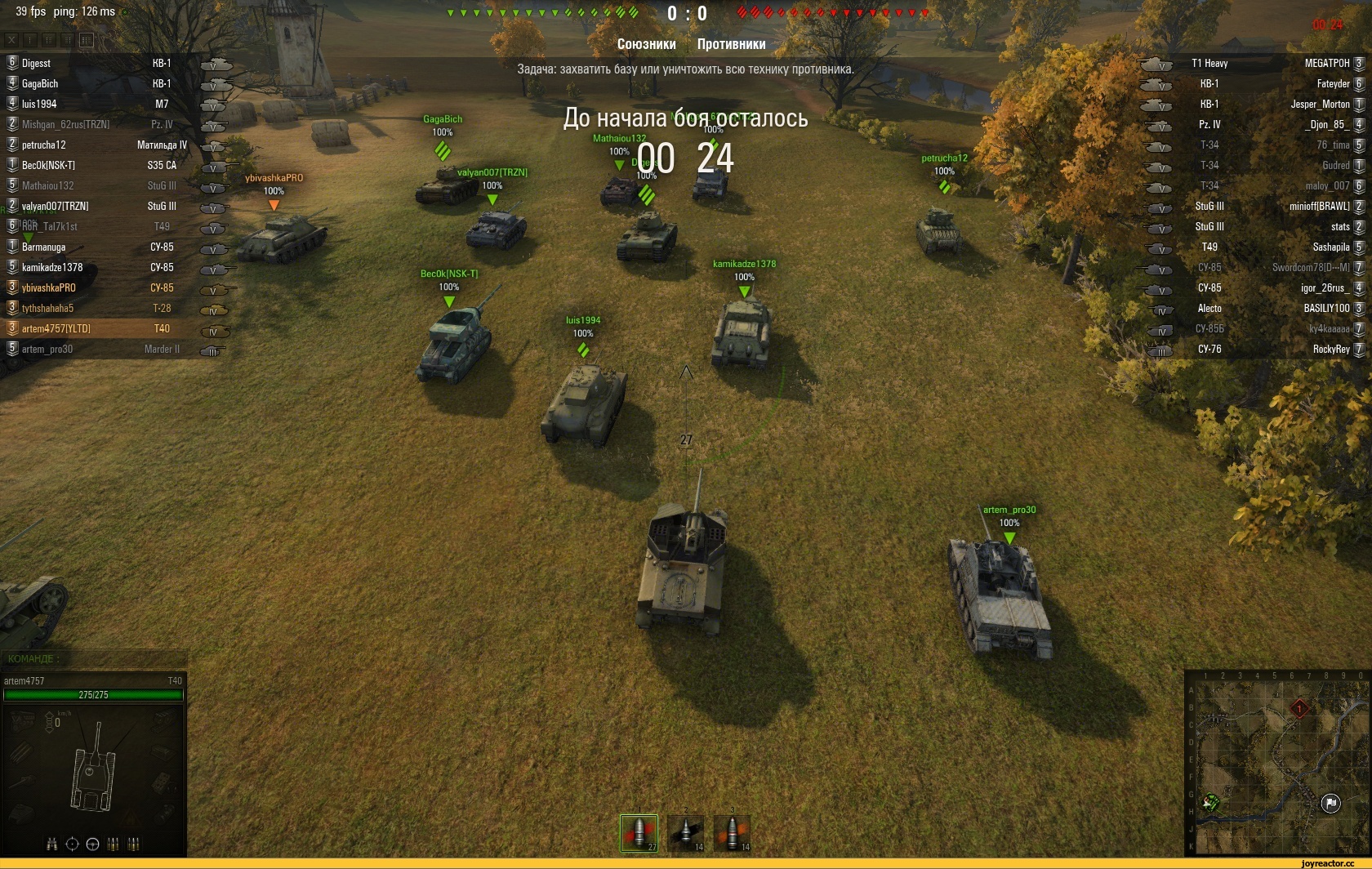The image size is (1372, 869).
Task: Pick enemy MEGATPOH in the enemy list
Action: 1326,64
